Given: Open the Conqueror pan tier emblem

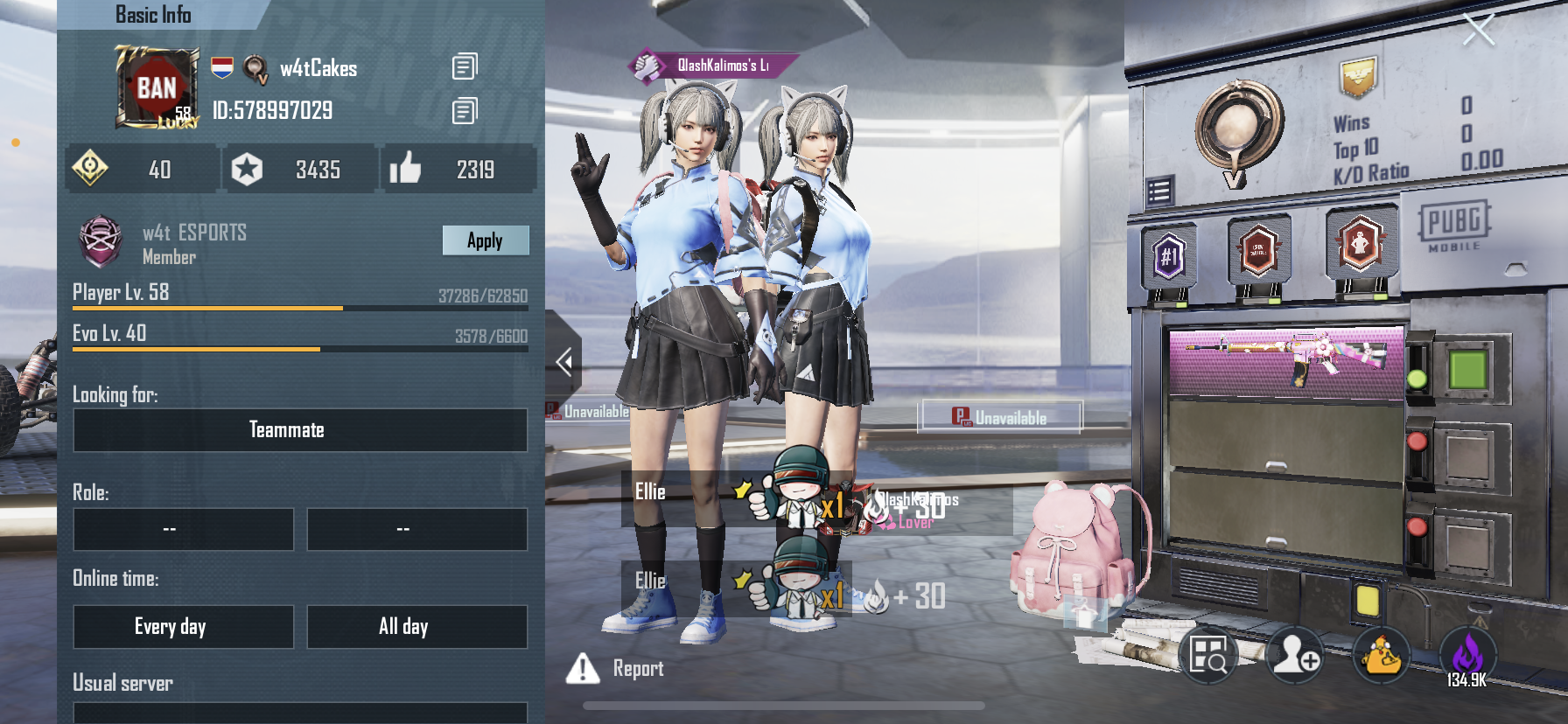Looking at the screenshot, I should coord(1238,127).
